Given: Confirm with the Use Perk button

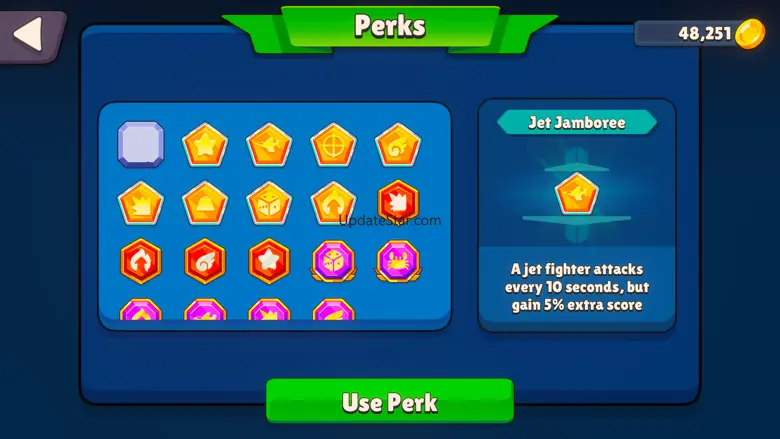Looking at the screenshot, I should coord(390,402).
